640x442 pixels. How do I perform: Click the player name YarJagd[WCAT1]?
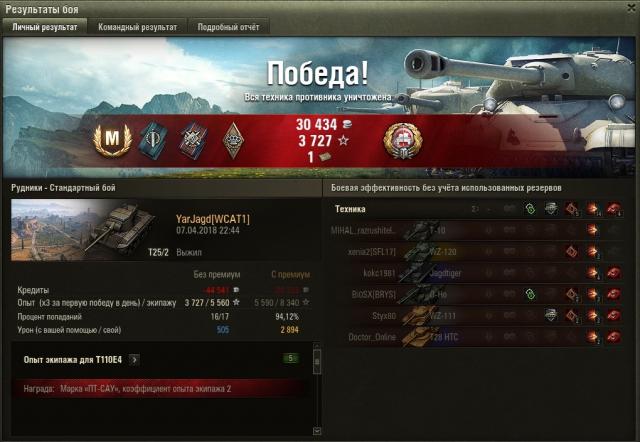click(x=212, y=218)
